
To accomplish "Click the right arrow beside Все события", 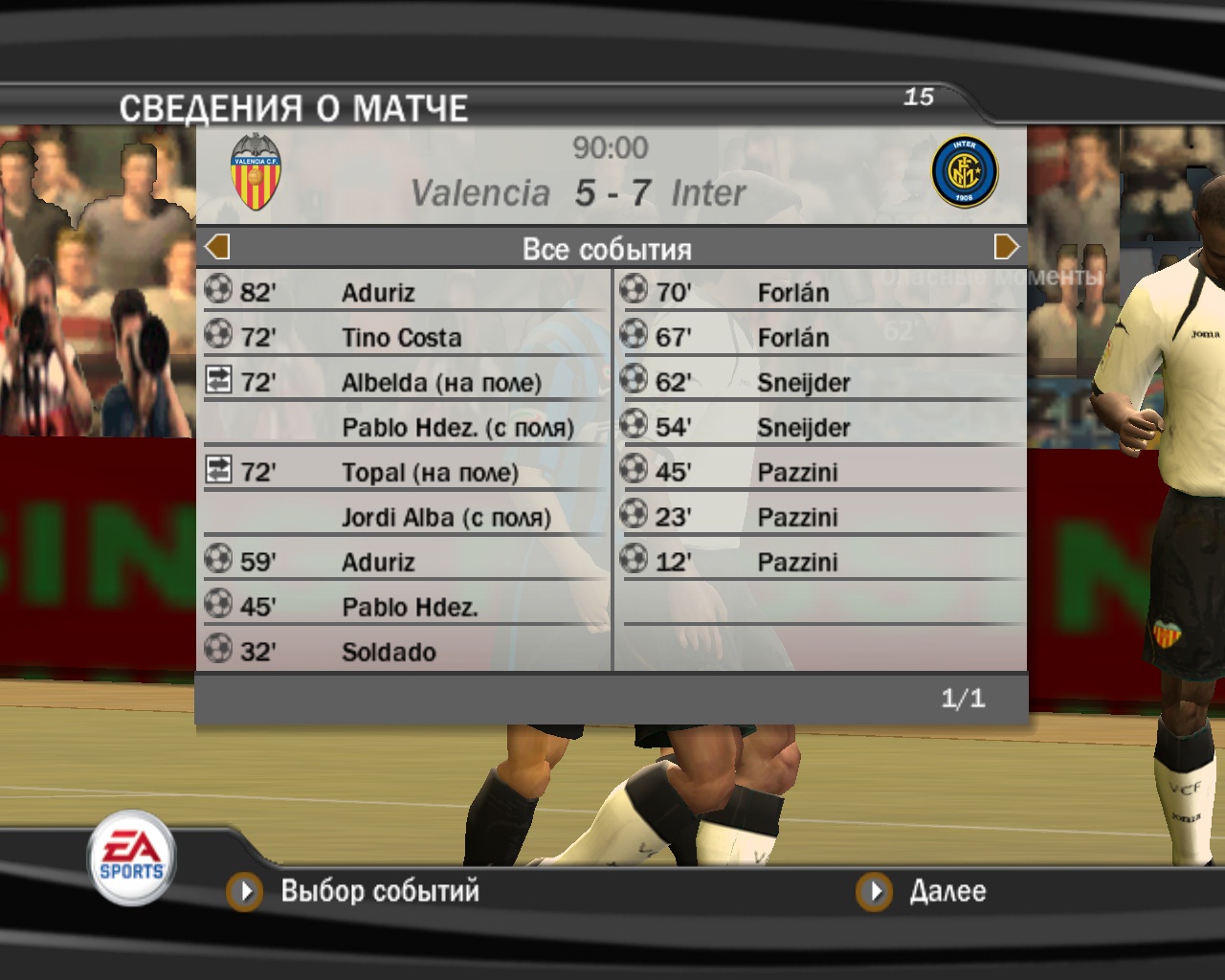I will [1006, 248].
